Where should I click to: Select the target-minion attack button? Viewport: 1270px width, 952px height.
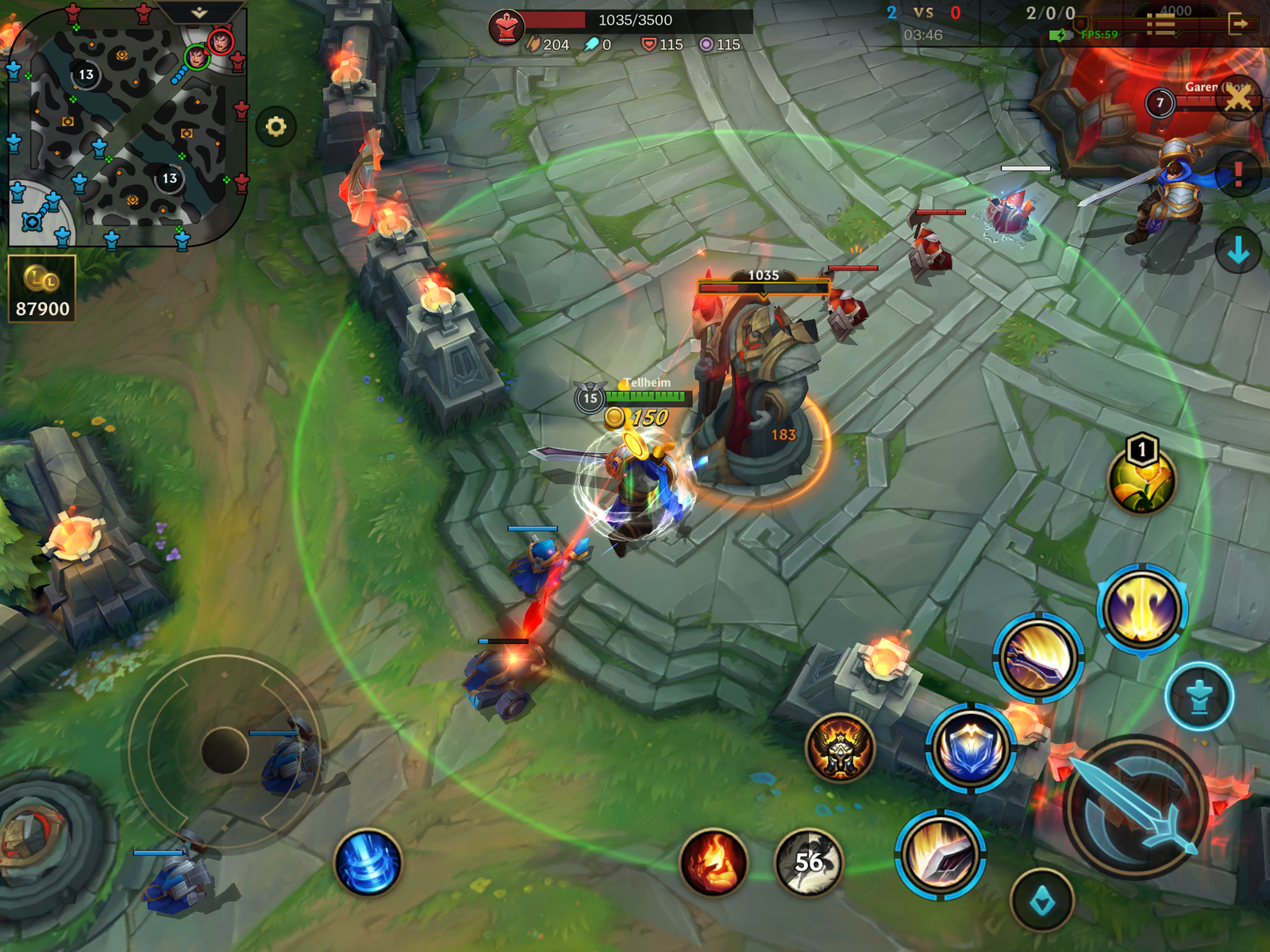point(1042,900)
